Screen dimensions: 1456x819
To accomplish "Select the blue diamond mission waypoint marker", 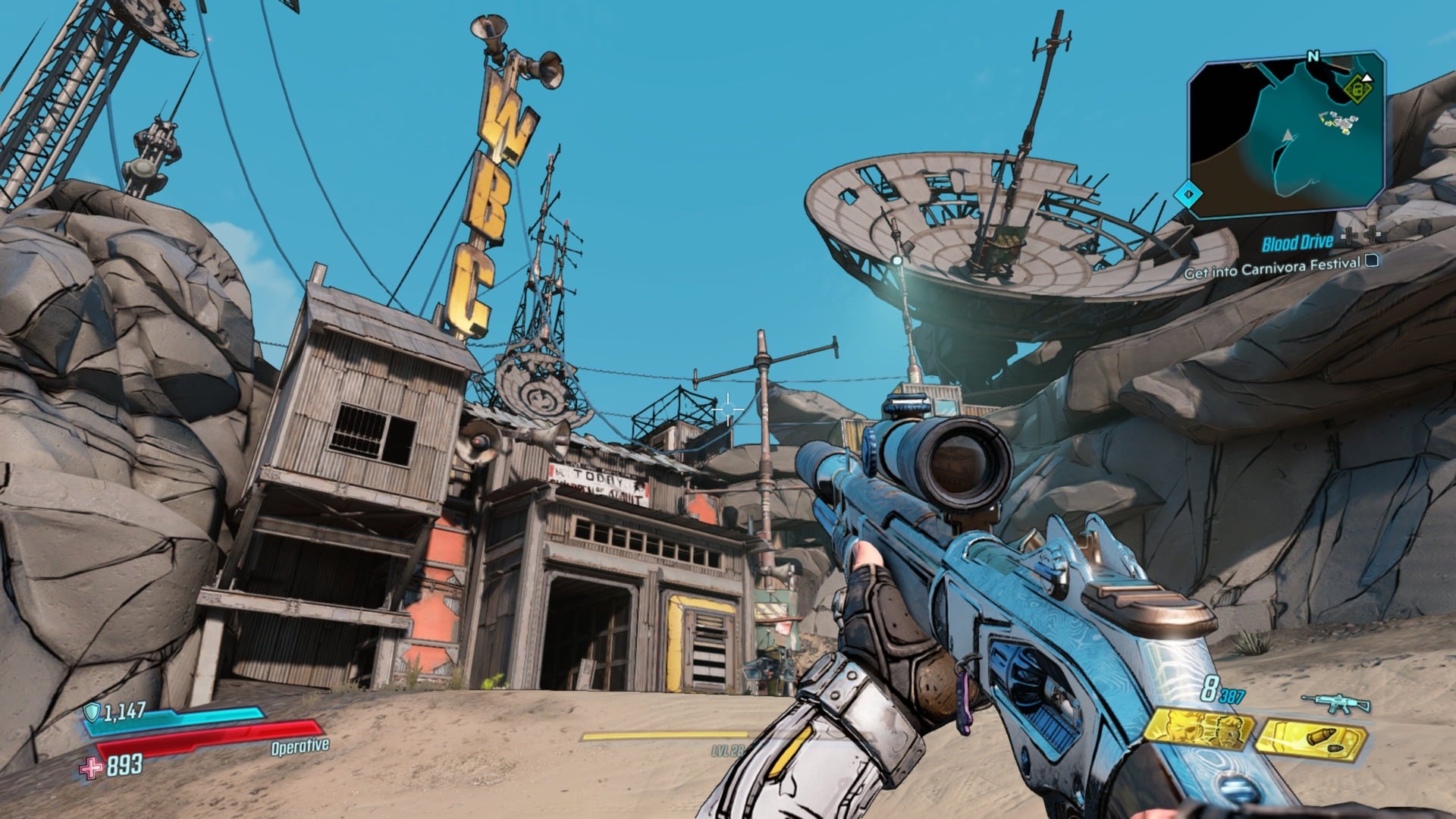I will pos(1188,194).
